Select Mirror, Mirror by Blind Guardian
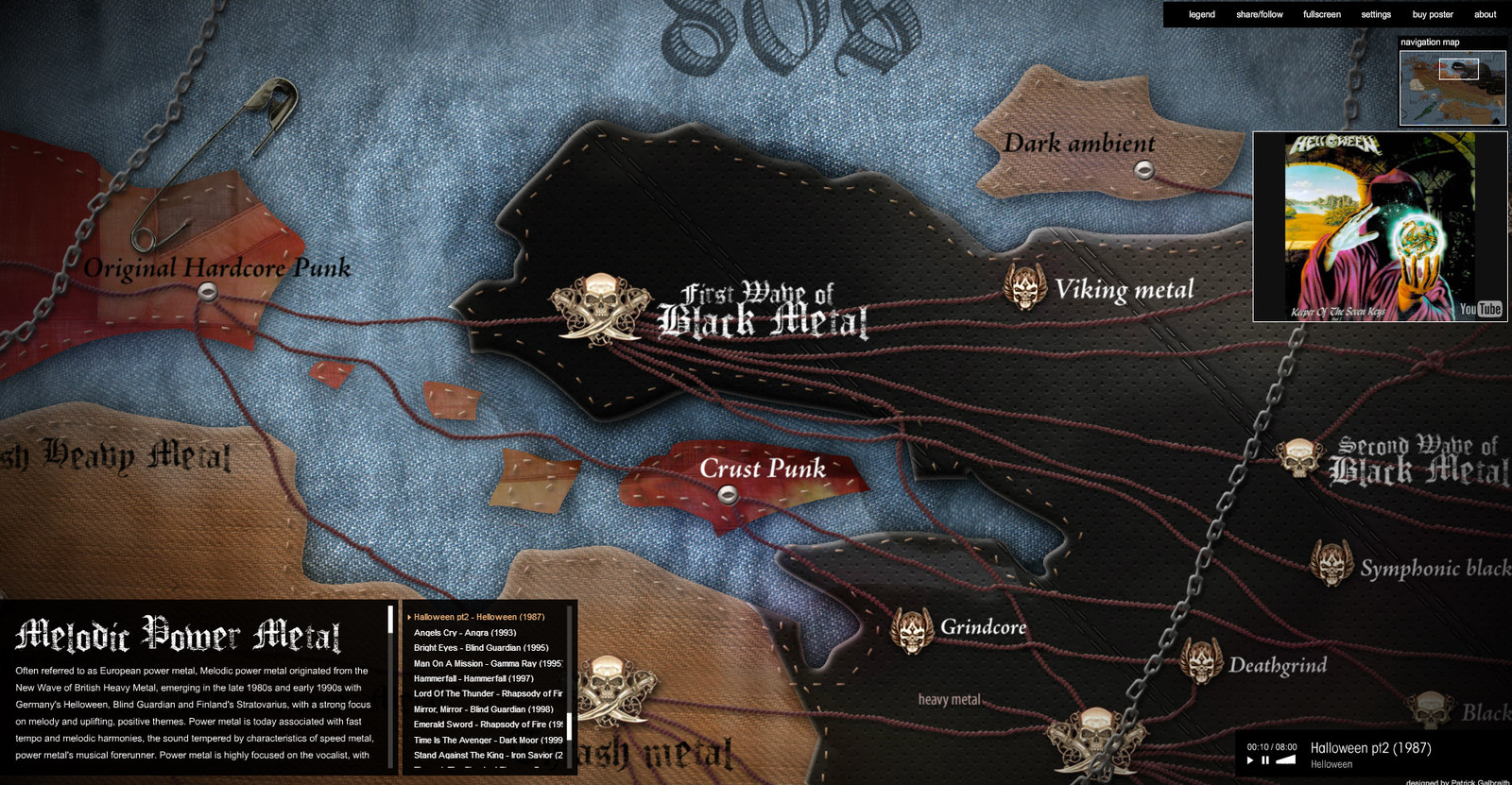The image size is (1512, 785). (483, 709)
